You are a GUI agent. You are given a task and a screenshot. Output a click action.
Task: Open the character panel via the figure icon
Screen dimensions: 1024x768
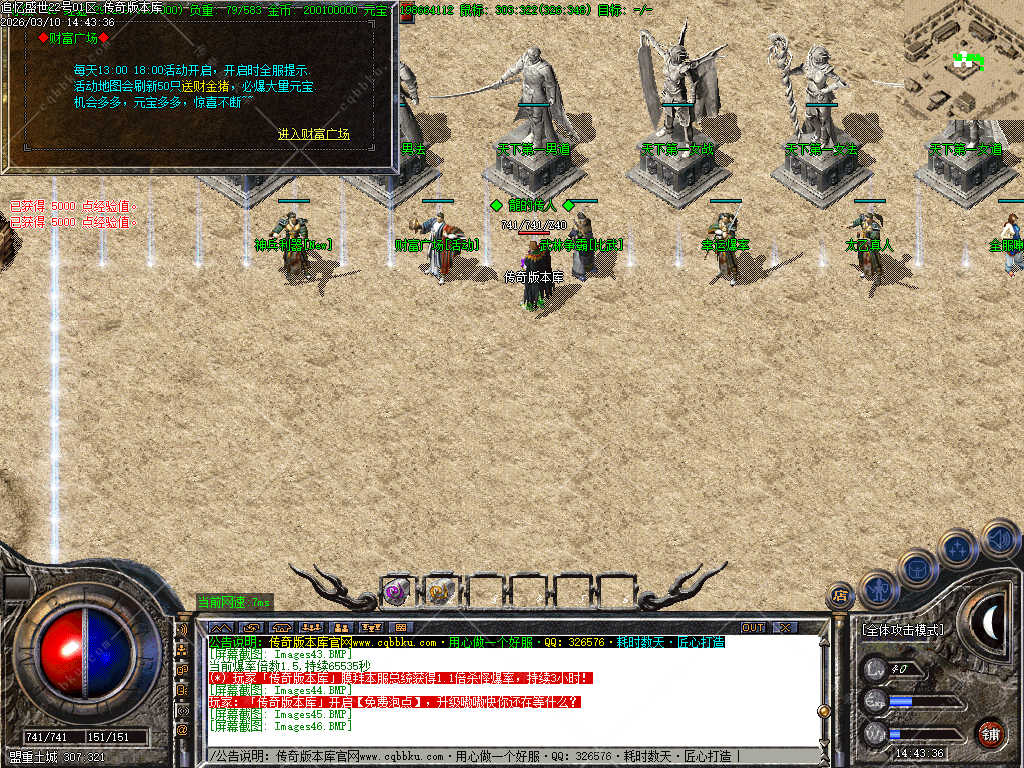[x=877, y=590]
